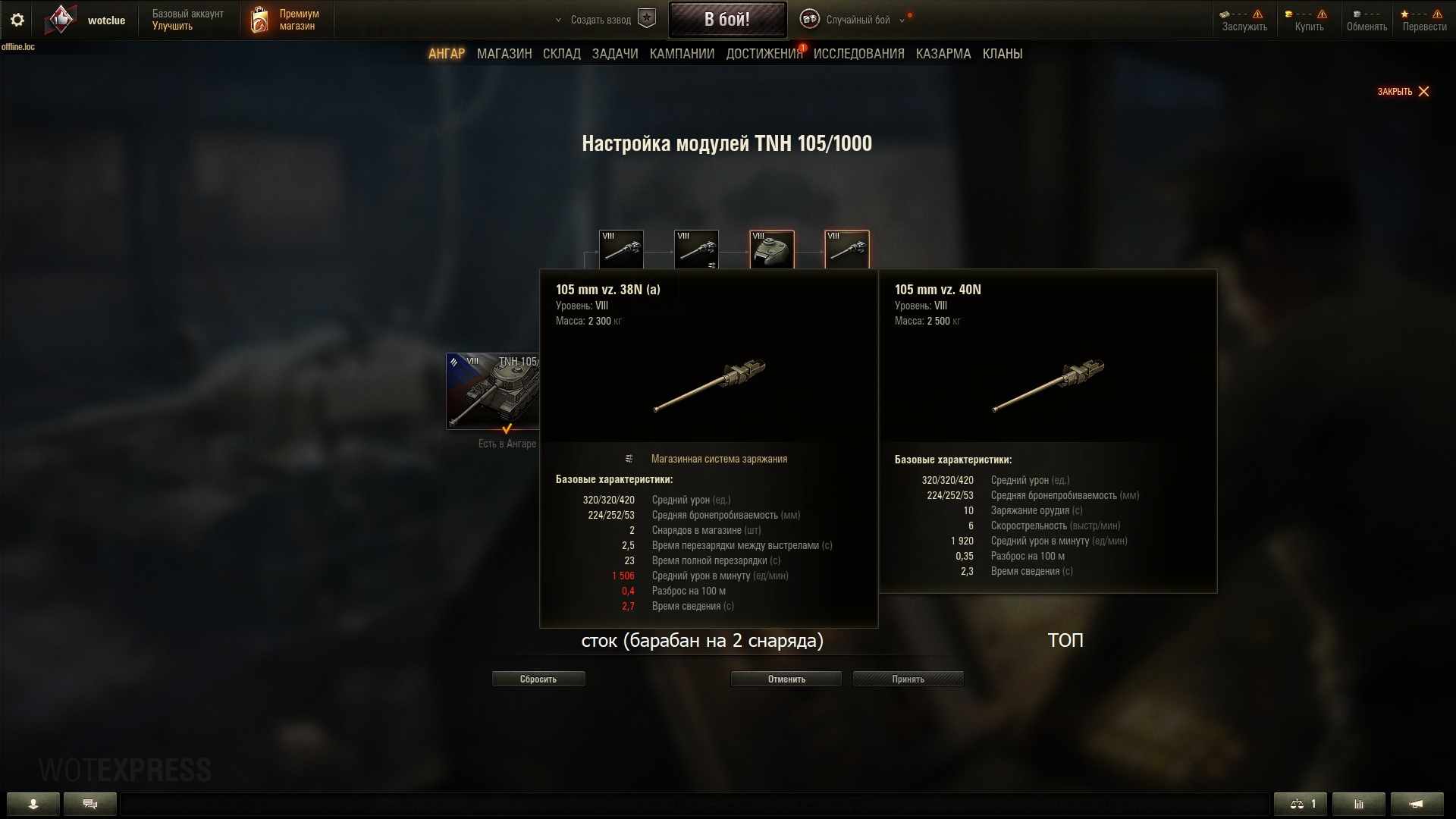Viewport: 1456px width, 819px height.
Task: Open the МАГАЗИН tab
Action: (504, 54)
